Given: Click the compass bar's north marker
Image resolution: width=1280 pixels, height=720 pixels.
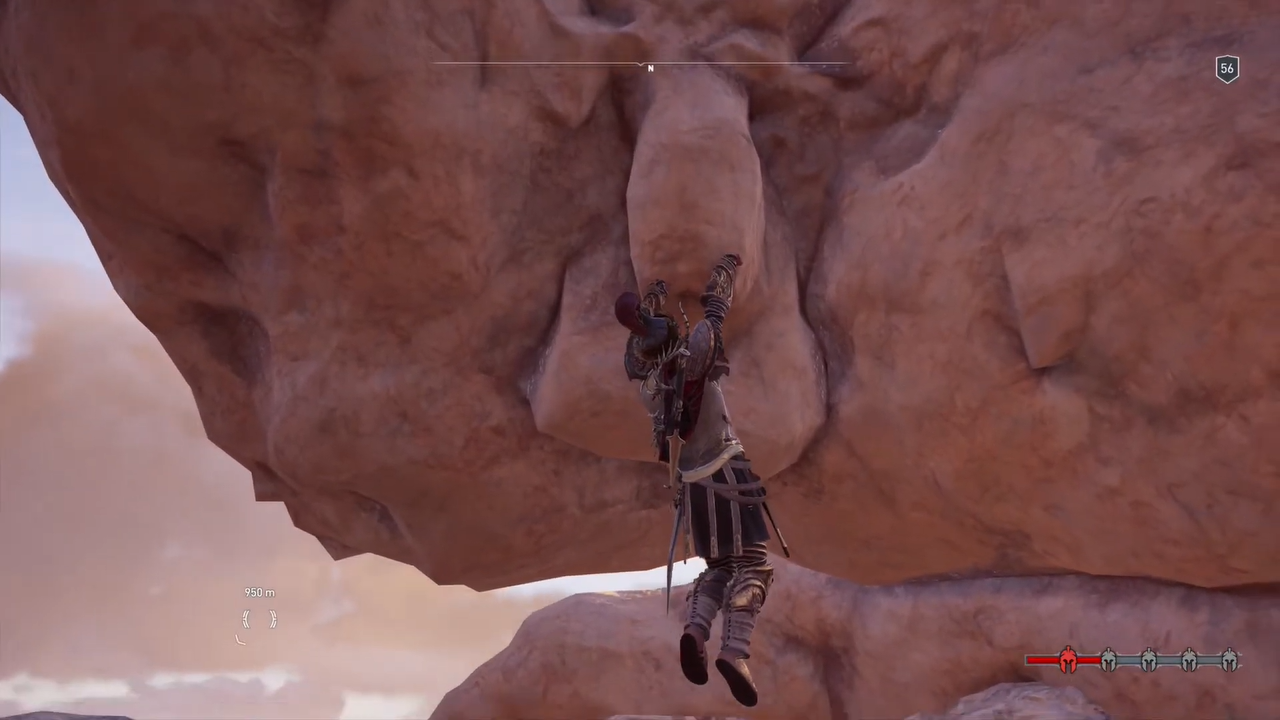Looking at the screenshot, I should (x=650, y=68).
